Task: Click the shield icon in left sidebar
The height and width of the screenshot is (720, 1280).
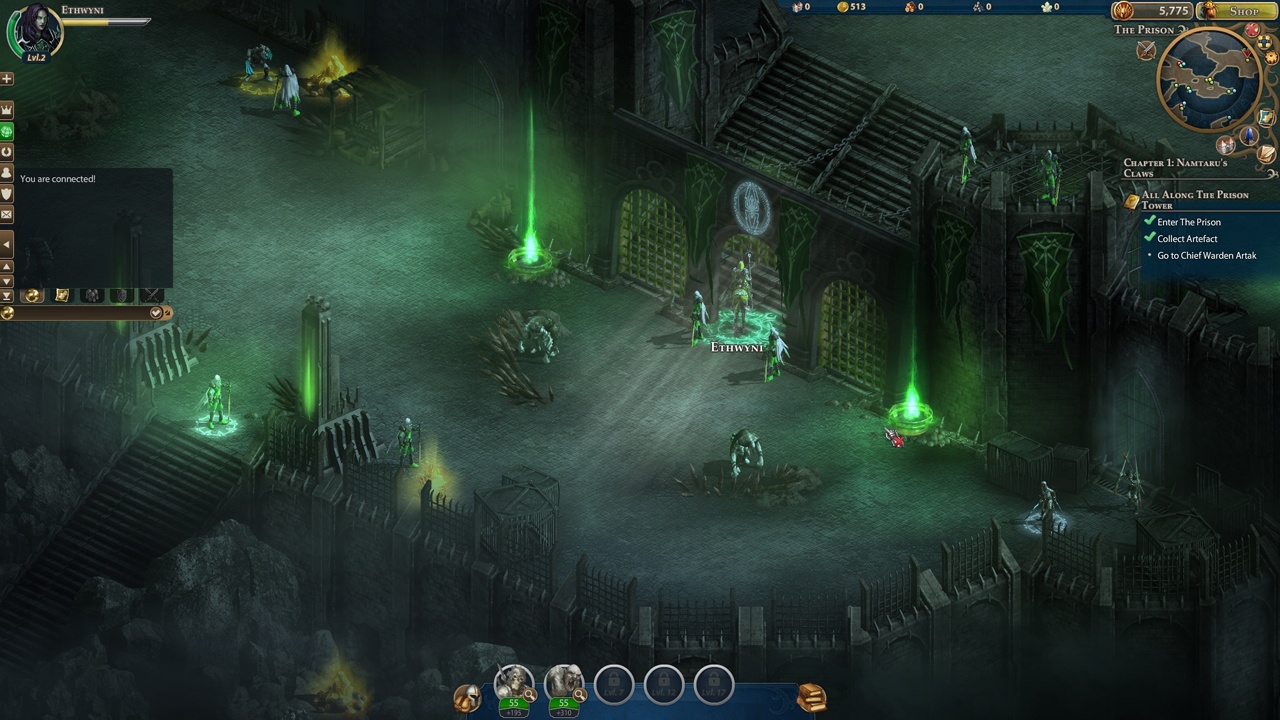Action: coord(7,193)
